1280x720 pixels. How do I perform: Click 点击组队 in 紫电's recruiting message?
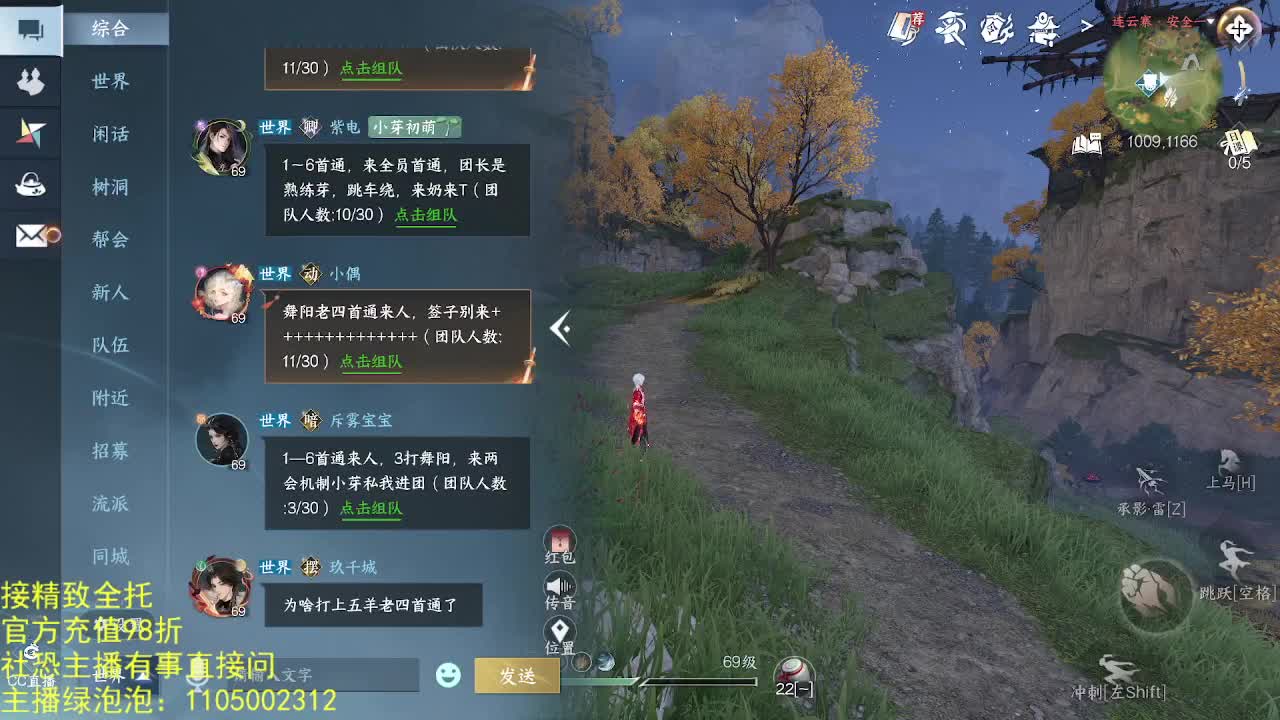coord(426,214)
